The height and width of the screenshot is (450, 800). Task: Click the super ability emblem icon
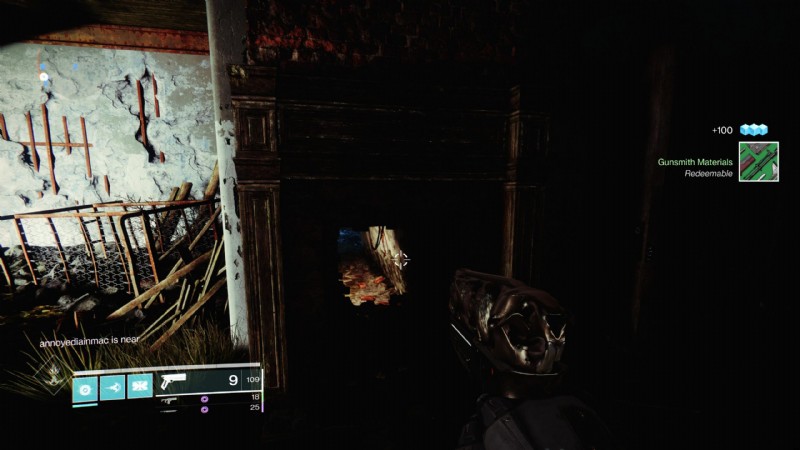(47, 378)
